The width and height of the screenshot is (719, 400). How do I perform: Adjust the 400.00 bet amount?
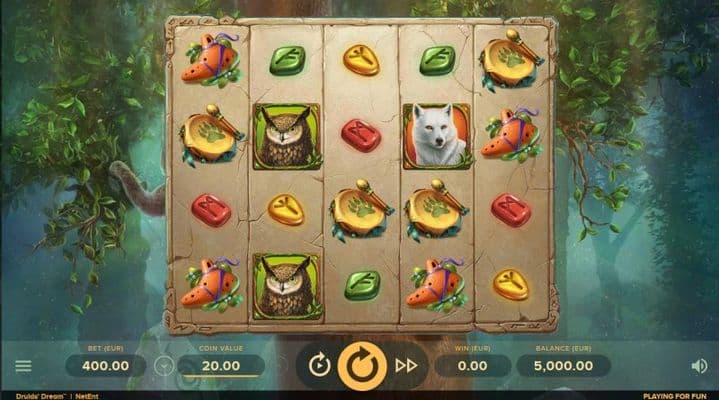pyautogui.click(x=106, y=366)
